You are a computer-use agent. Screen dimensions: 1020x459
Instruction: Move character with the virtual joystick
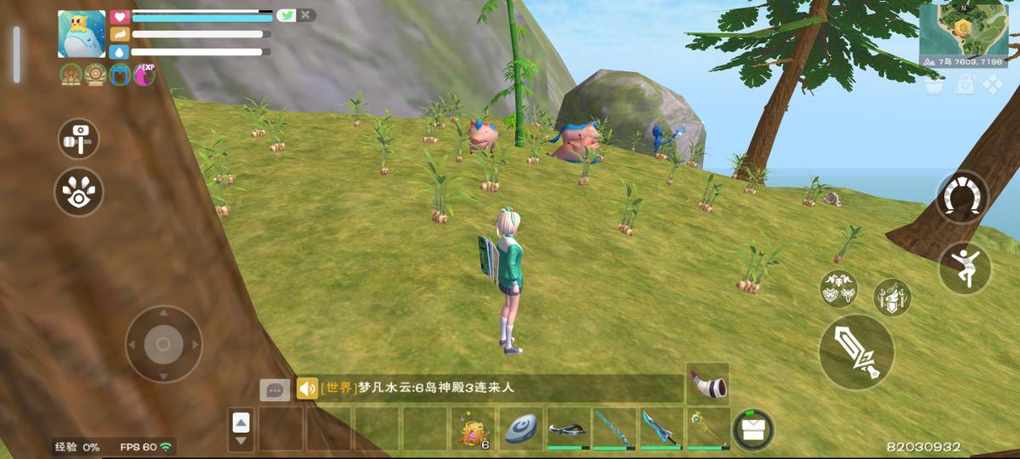coord(163,344)
